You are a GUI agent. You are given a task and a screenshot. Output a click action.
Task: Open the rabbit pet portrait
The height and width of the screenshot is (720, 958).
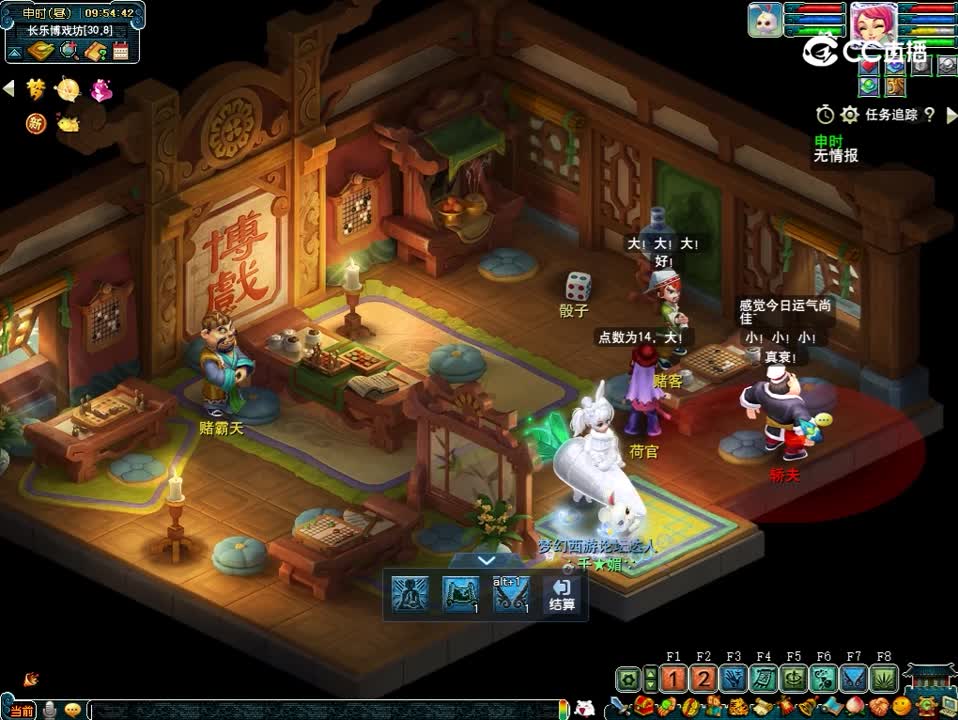[x=765, y=20]
